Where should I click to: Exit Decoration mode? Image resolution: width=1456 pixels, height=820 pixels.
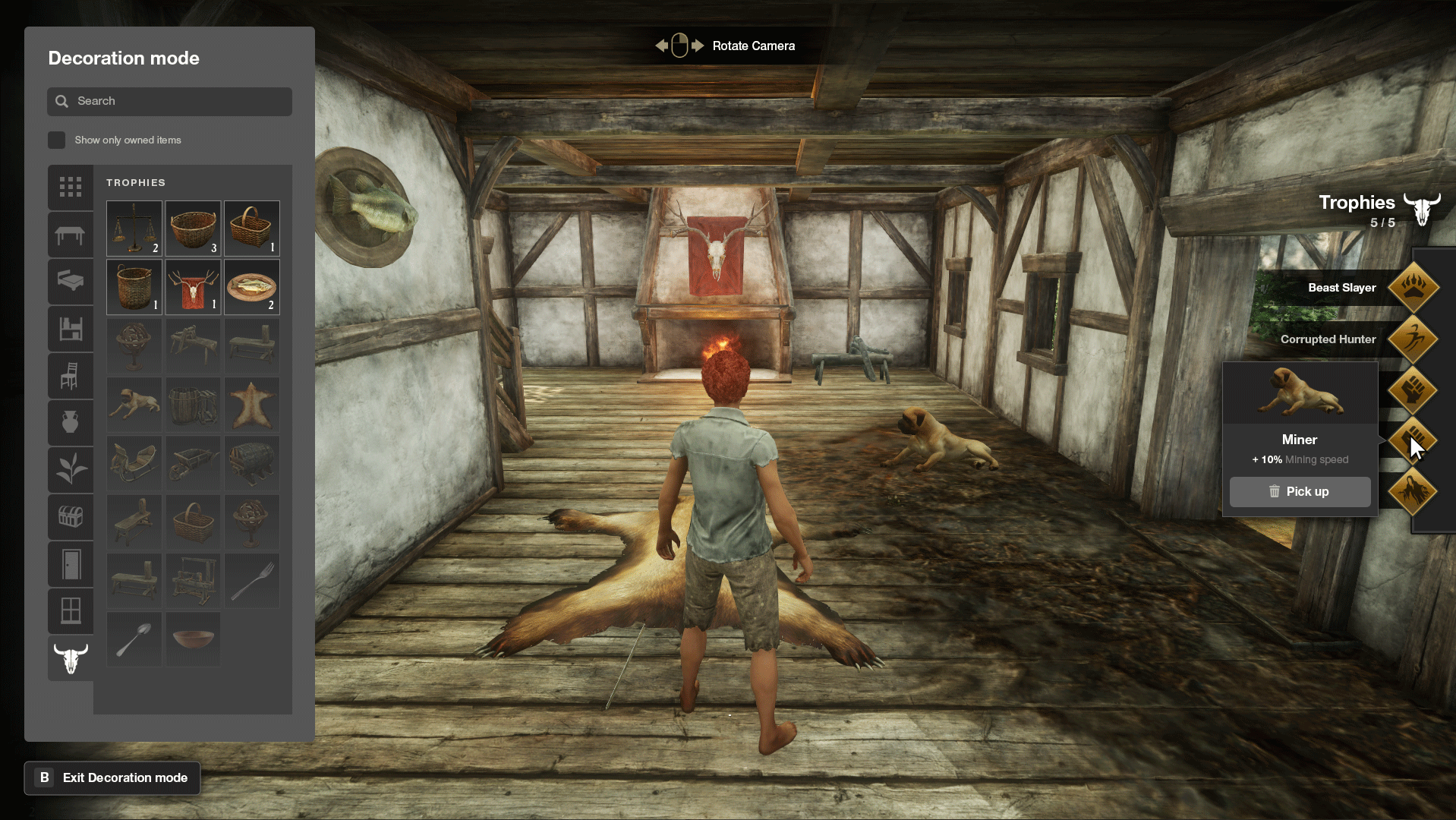112,777
